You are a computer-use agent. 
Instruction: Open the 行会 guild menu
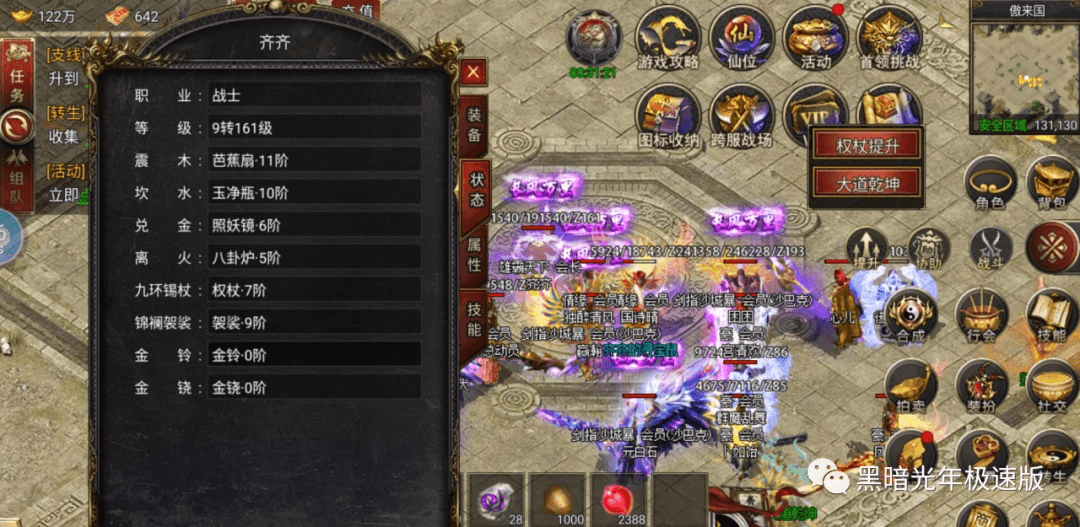pyautogui.click(x=982, y=318)
